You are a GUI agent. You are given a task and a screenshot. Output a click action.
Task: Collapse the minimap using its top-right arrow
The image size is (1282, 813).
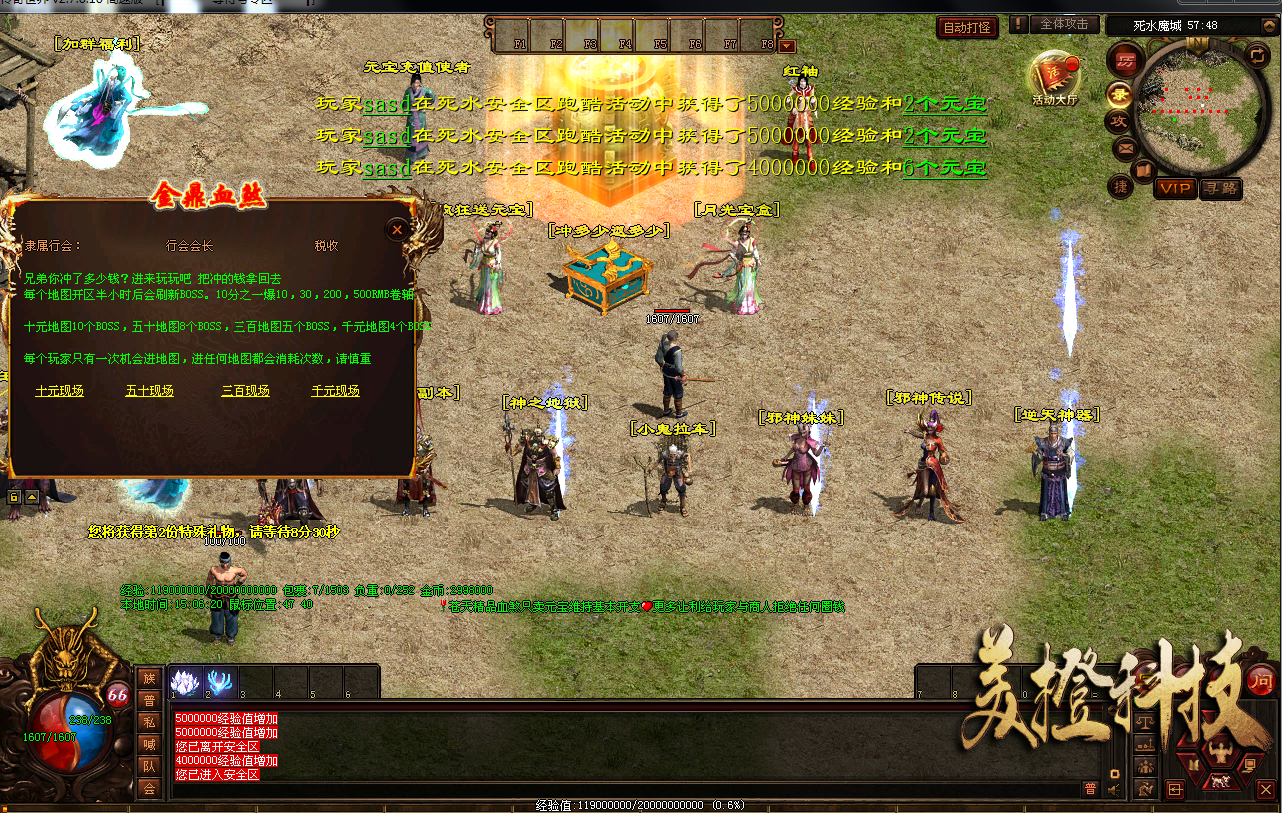tap(1268, 27)
